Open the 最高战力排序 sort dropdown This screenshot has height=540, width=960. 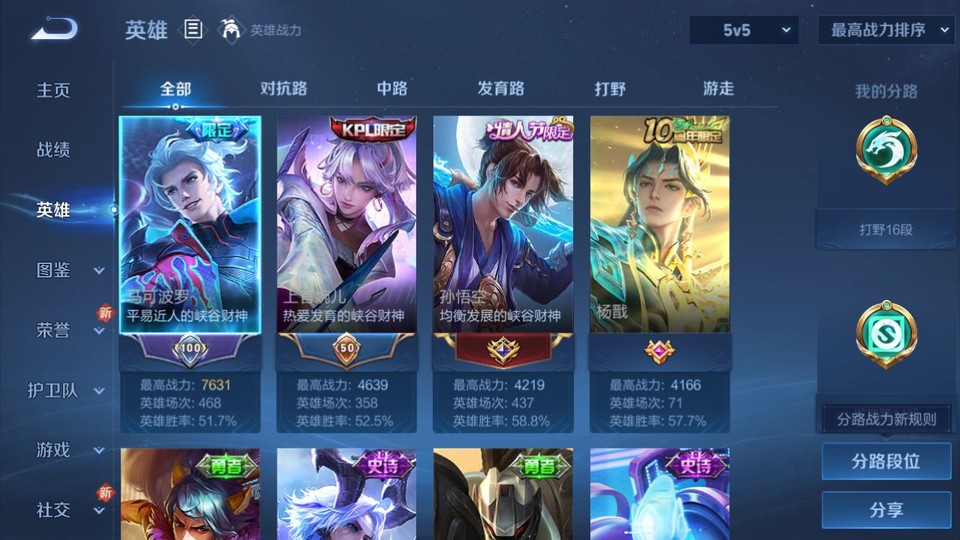pyautogui.click(x=886, y=30)
